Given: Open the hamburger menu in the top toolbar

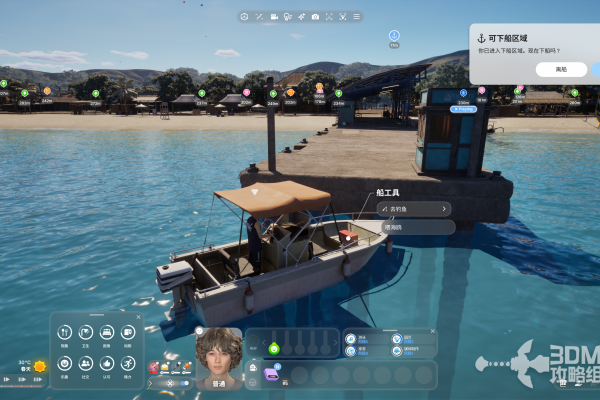Looking at the screenshot, I should (x=357, y=16).
